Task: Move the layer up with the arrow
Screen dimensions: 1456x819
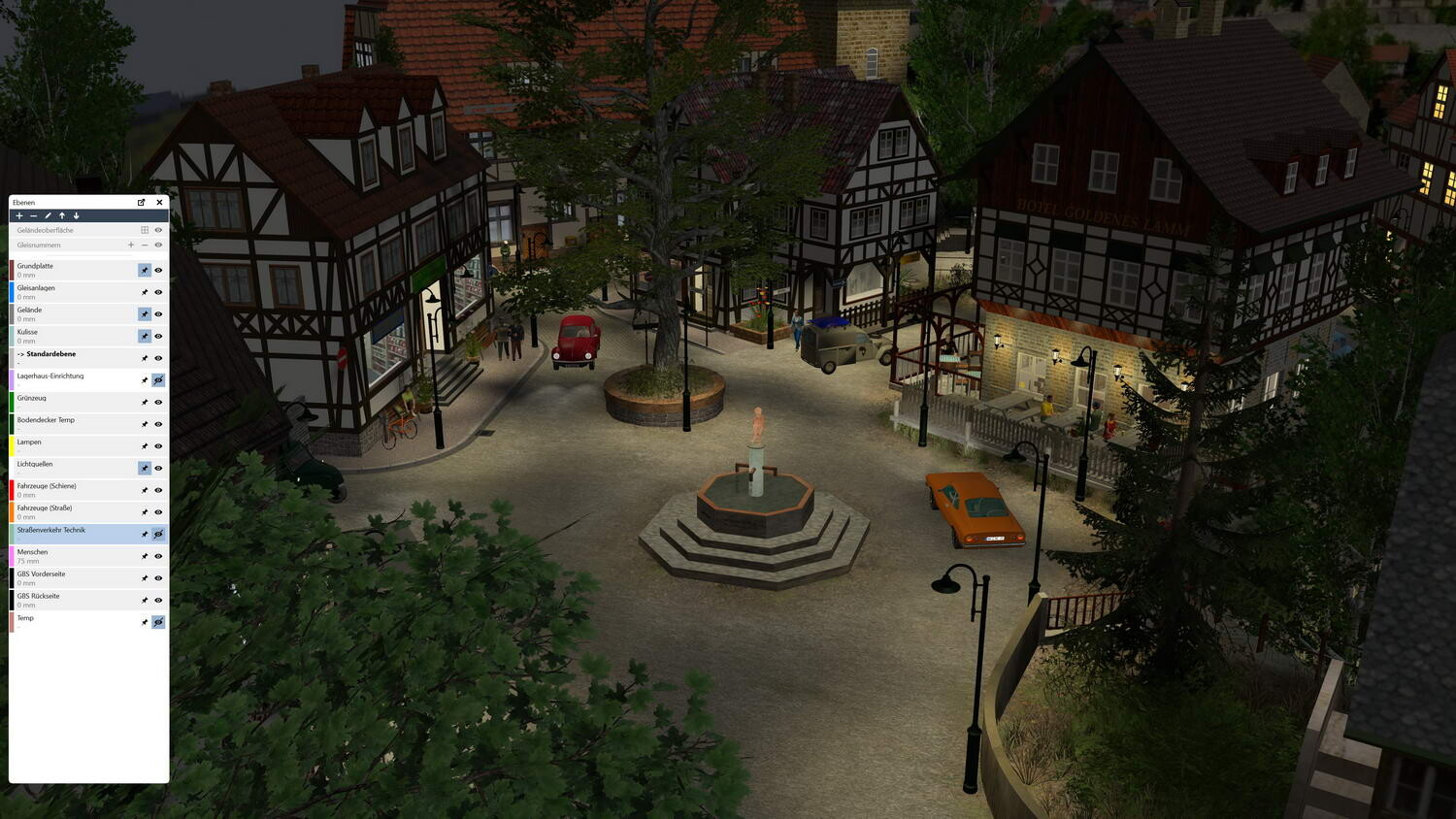Action: 62,216
